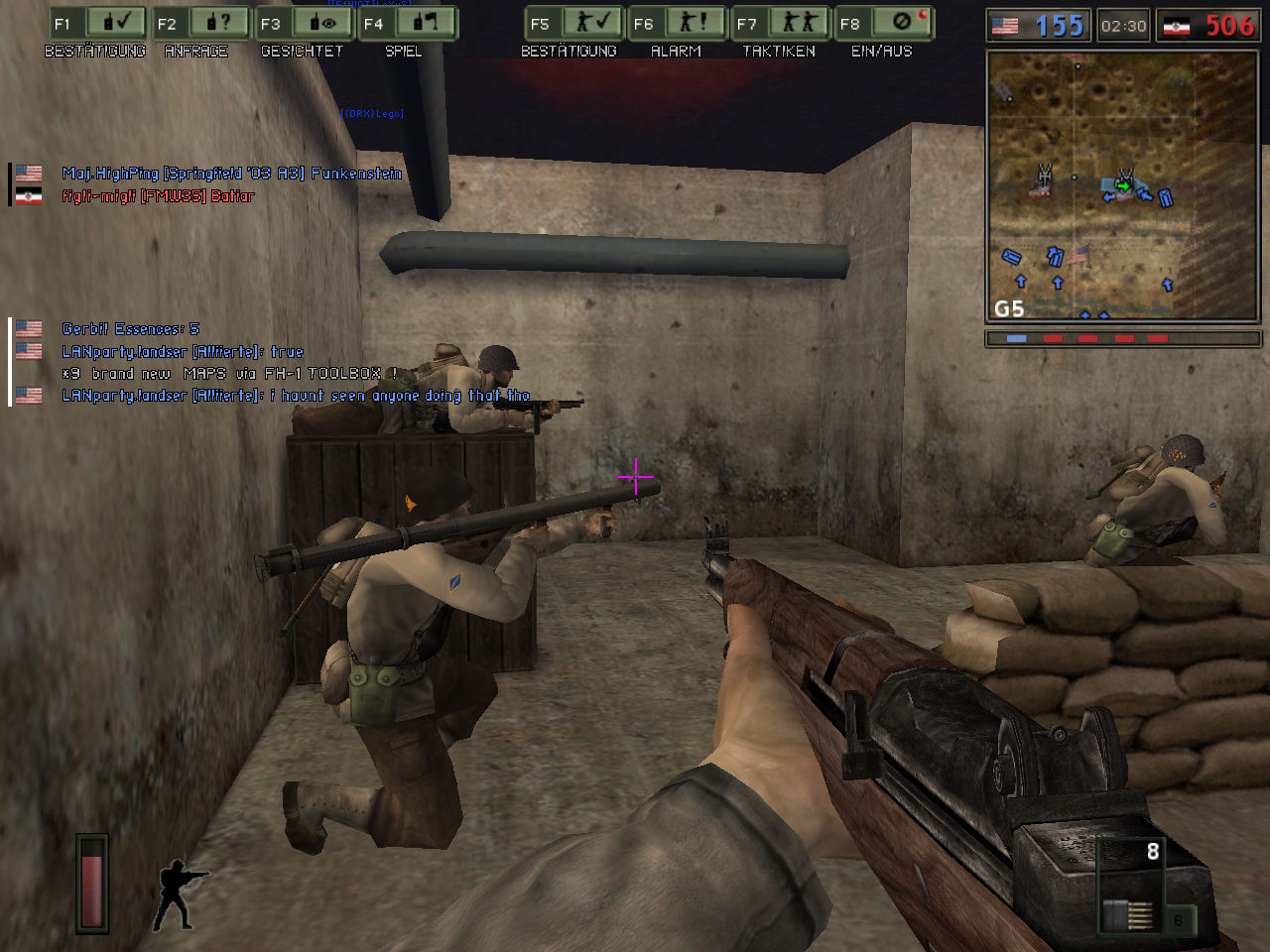Select the American flag marker on the minimap
Viewport: 1270px width, 952px height.
click(1079, 253)
